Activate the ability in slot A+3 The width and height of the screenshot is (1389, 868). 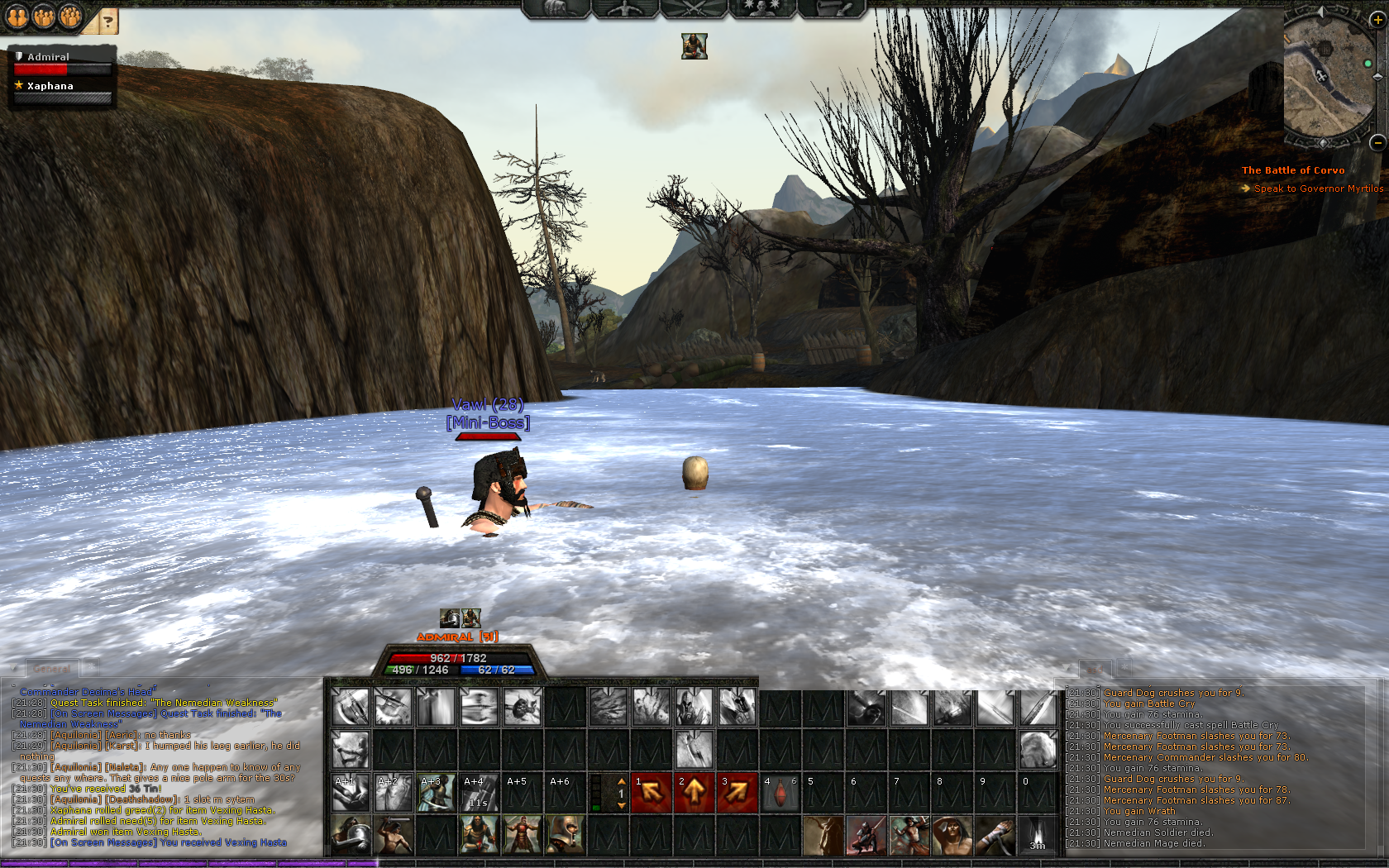tap(436, 793)
